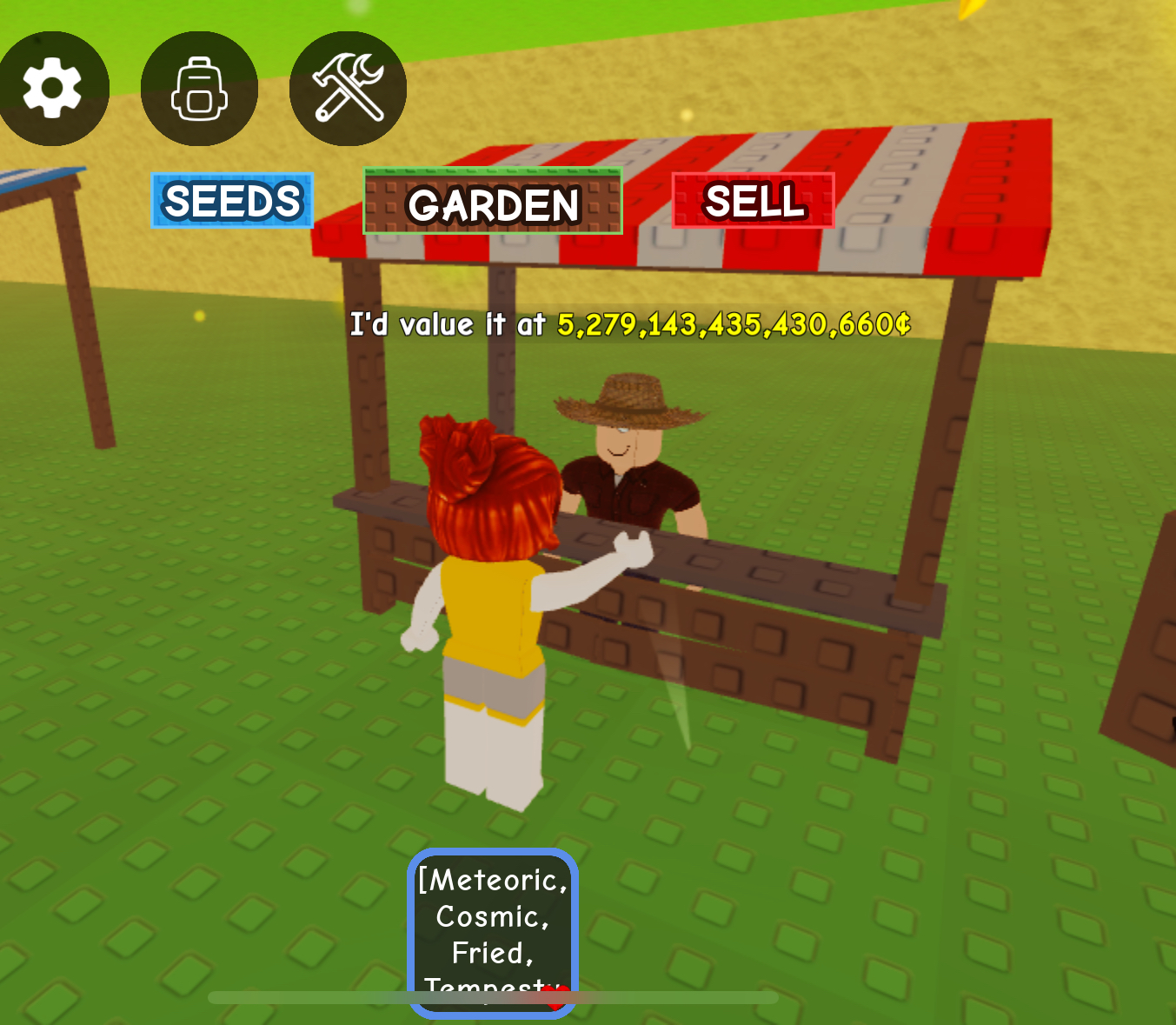Image resolution: width=1176 pixels, height=1025 pixels.
Task: Open the backpack inventory
Action: [x=199, y=89]
